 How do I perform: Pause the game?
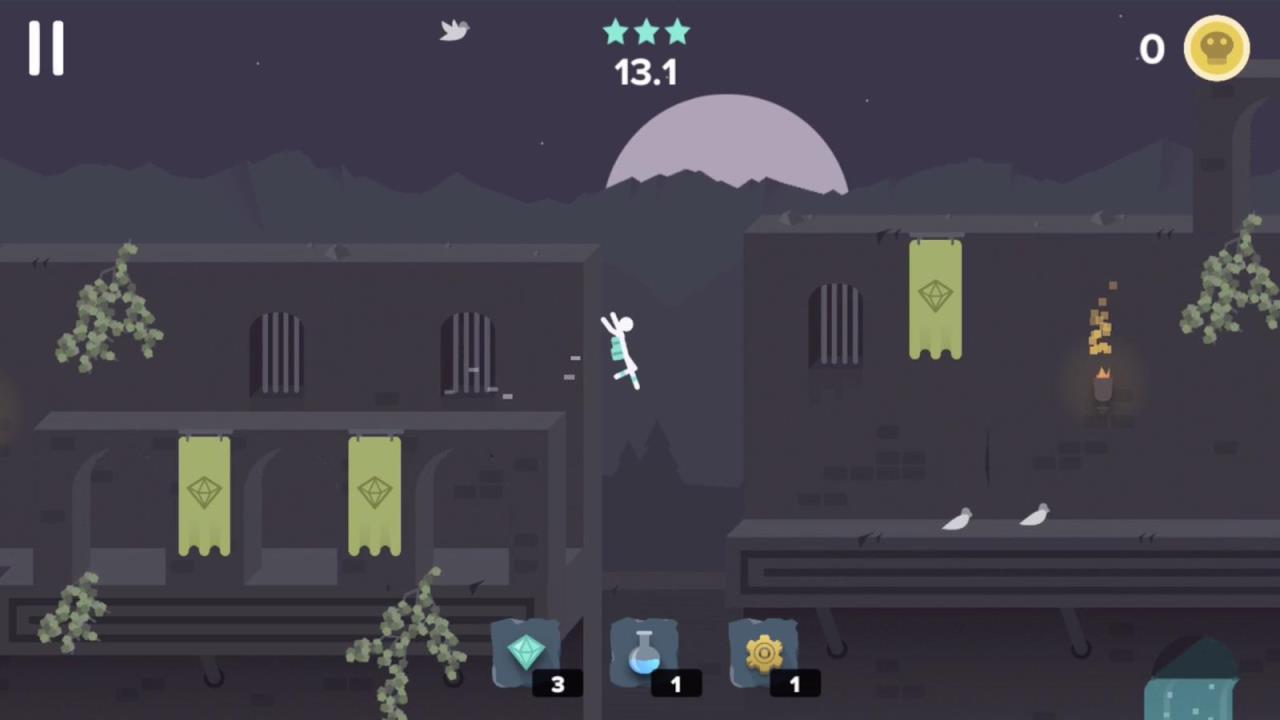tap(46, 48)
